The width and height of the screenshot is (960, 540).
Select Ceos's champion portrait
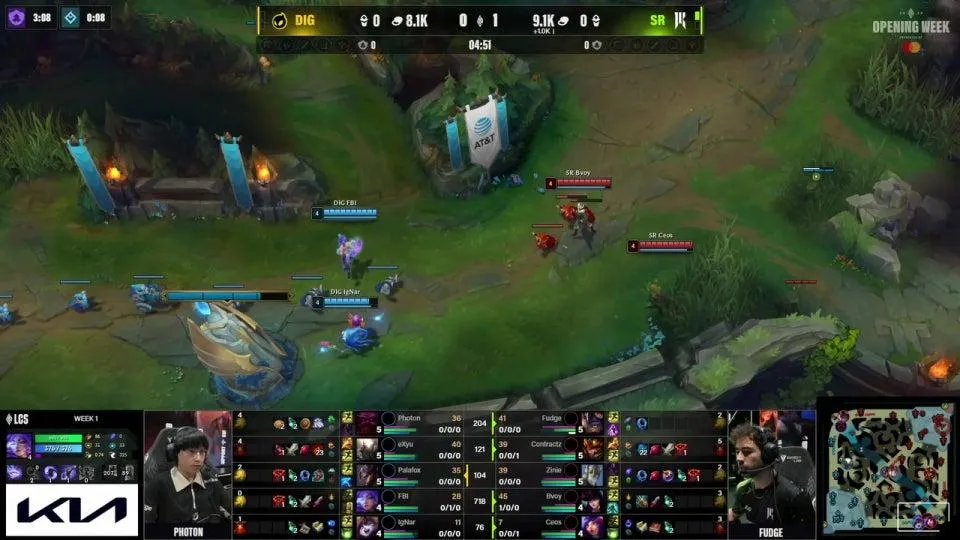(x=594, y=526)
